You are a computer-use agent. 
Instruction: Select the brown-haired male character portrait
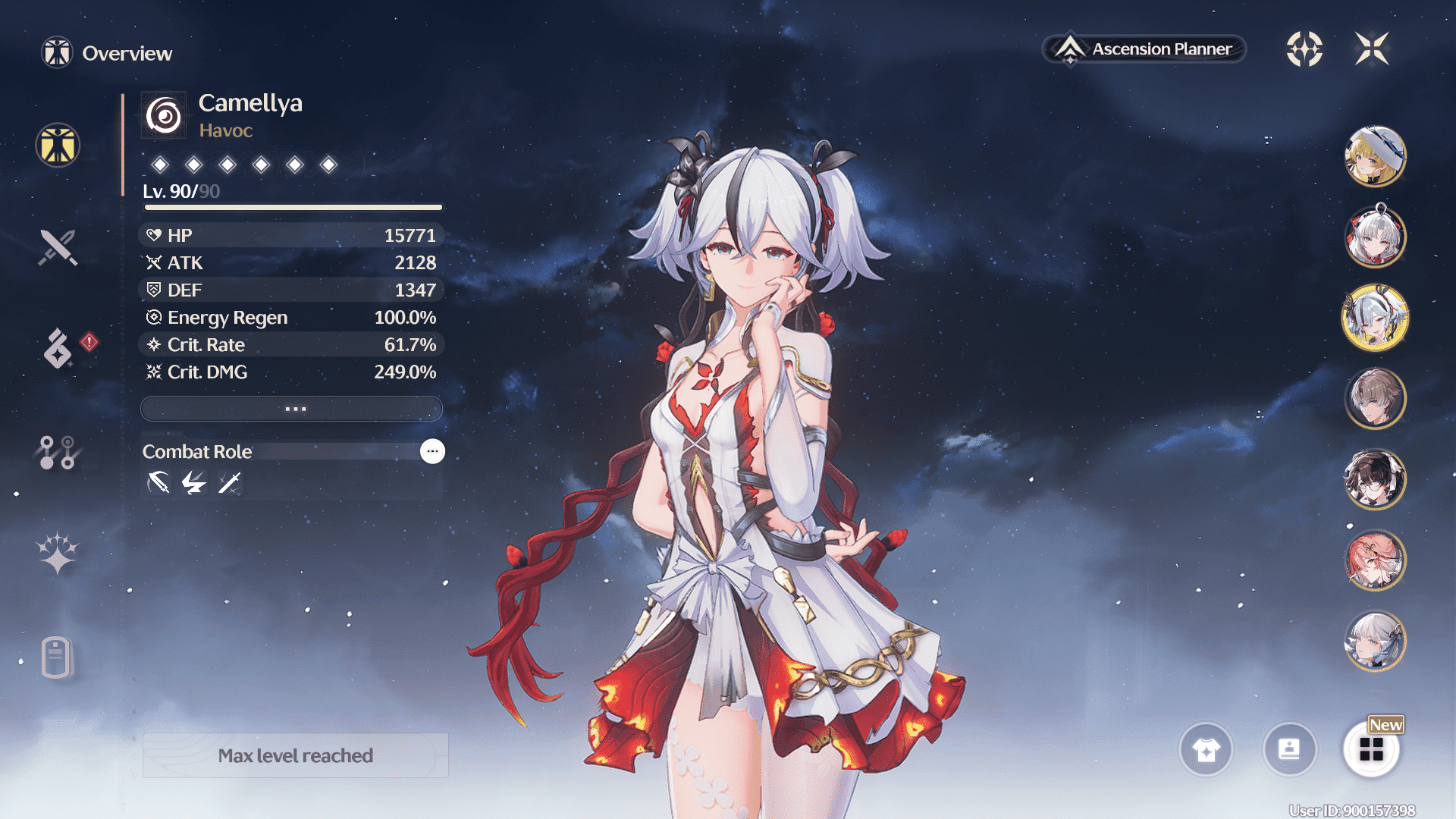click(1375, 398)
